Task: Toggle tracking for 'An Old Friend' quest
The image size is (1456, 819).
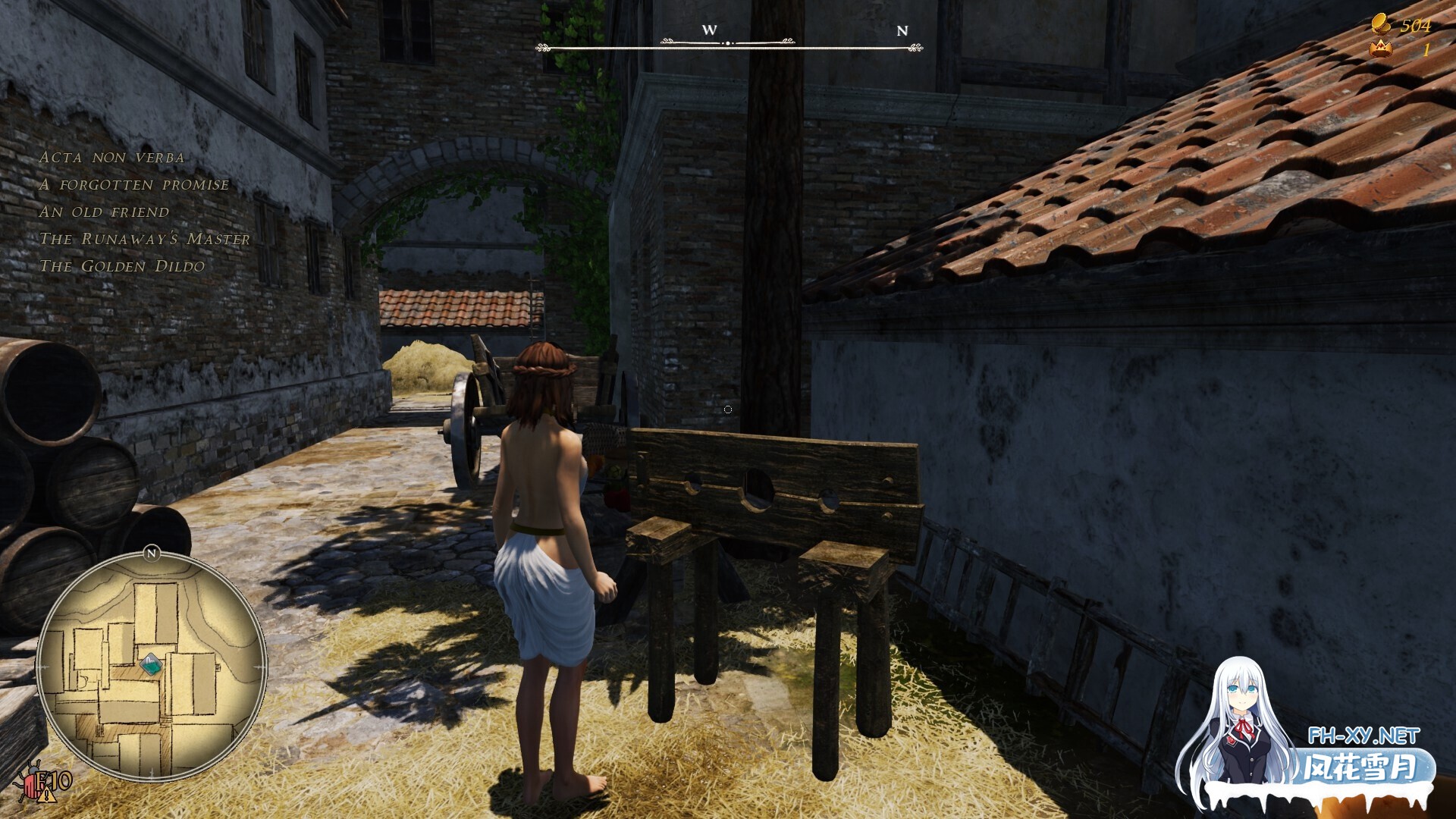Action: click(105, 212)
